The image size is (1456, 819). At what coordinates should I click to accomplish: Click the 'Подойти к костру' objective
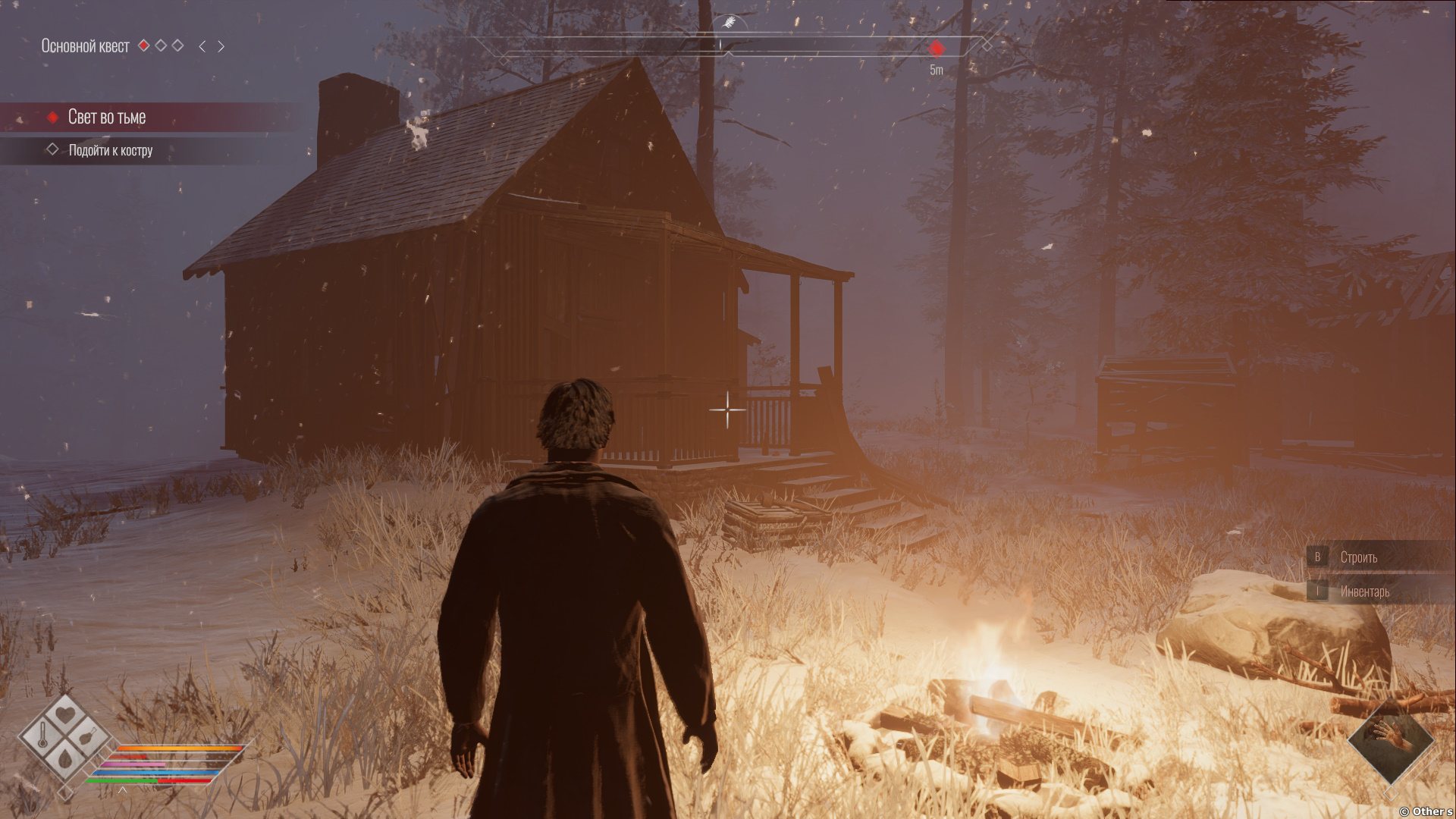click(111, 150)
